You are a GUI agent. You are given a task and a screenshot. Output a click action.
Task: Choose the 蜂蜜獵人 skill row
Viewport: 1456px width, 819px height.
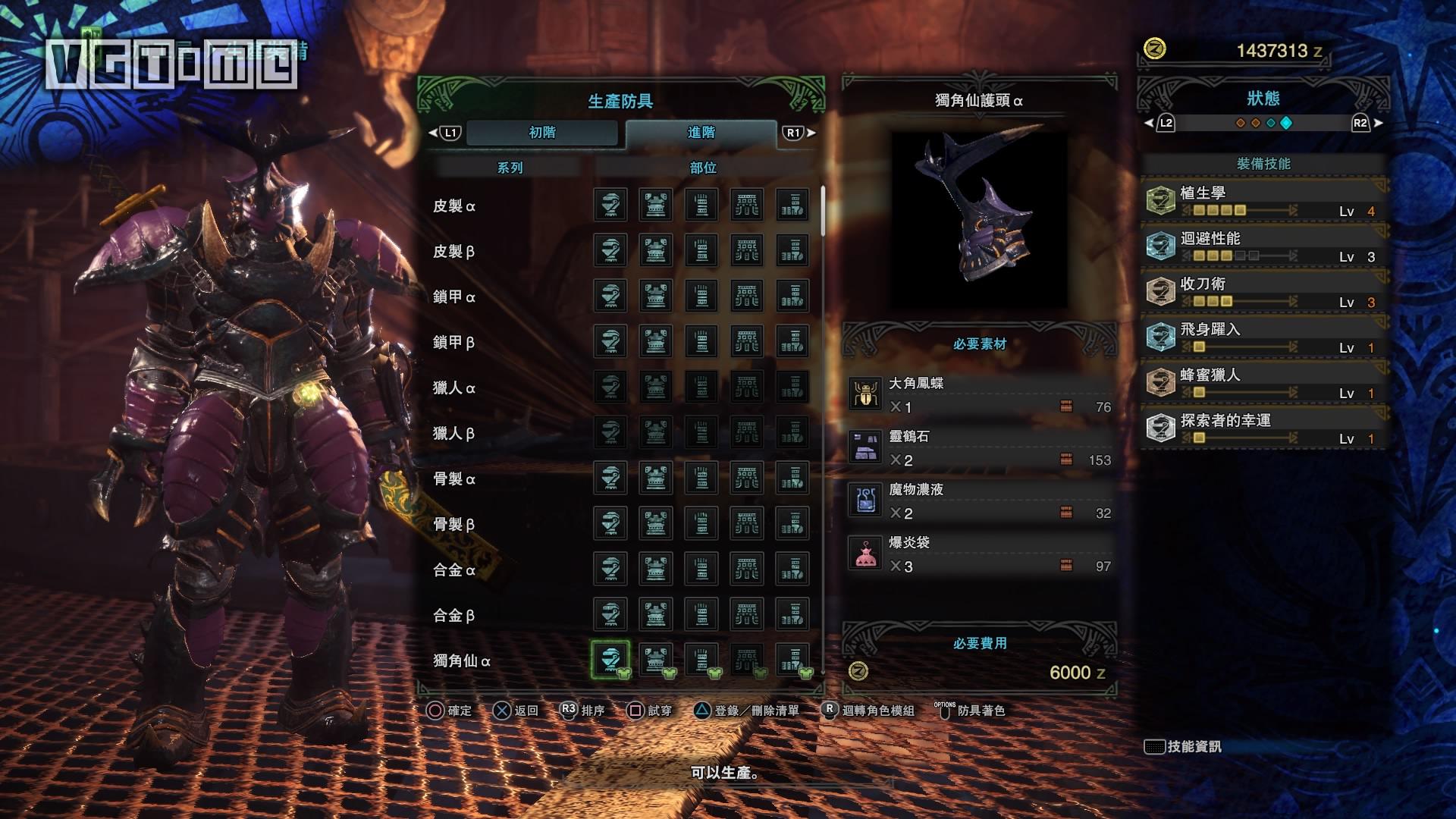(1263, 383)
